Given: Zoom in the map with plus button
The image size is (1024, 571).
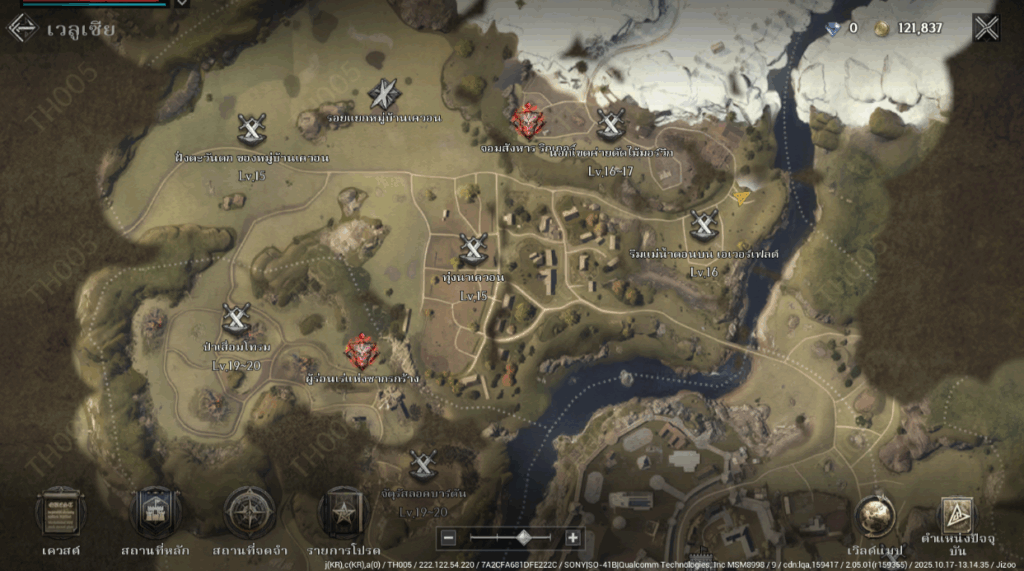Looking at the screenshot, I should pyautogui.click(x=573, y=538).
